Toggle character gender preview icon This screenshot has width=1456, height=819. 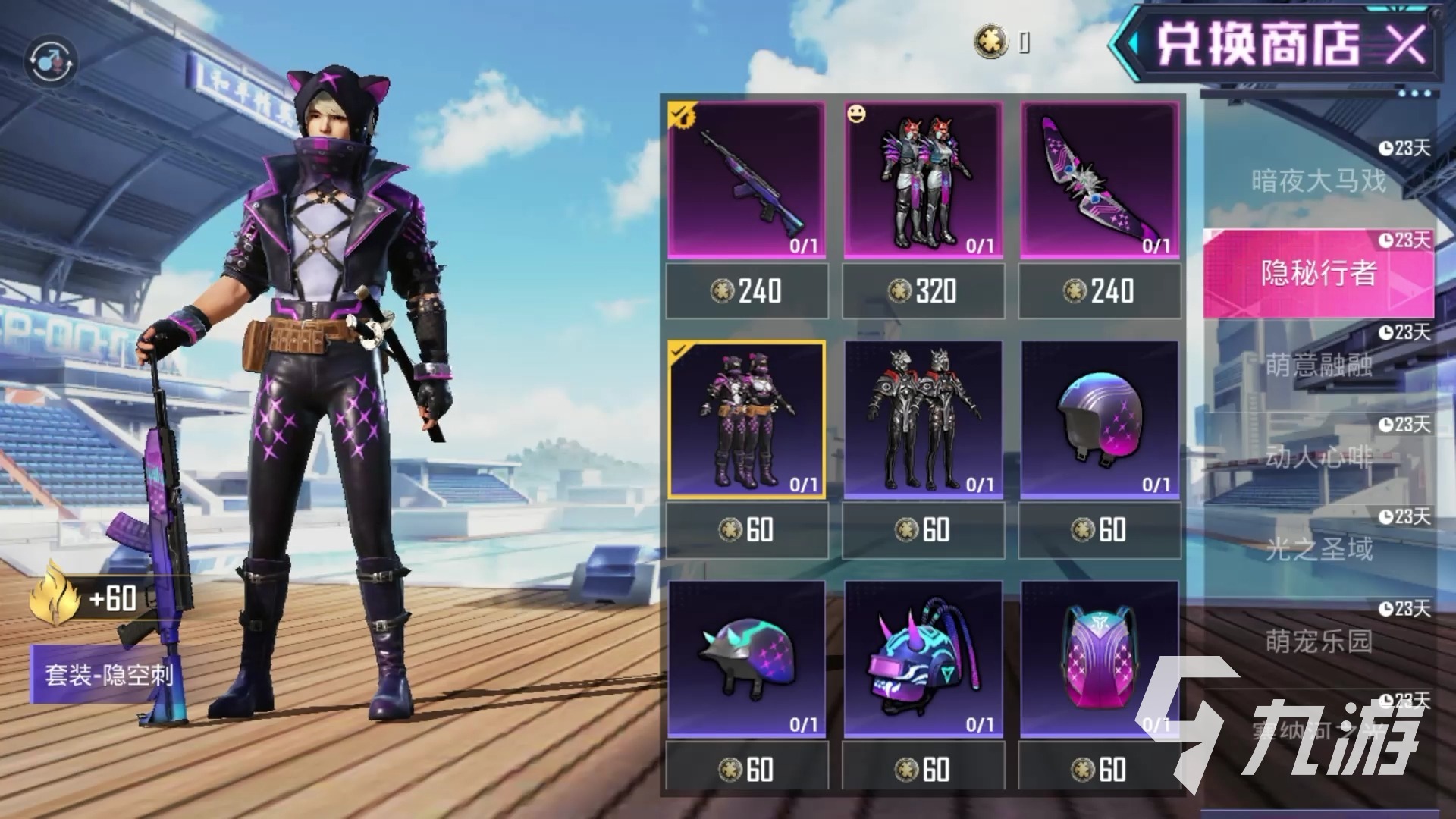tap(50, 61)
